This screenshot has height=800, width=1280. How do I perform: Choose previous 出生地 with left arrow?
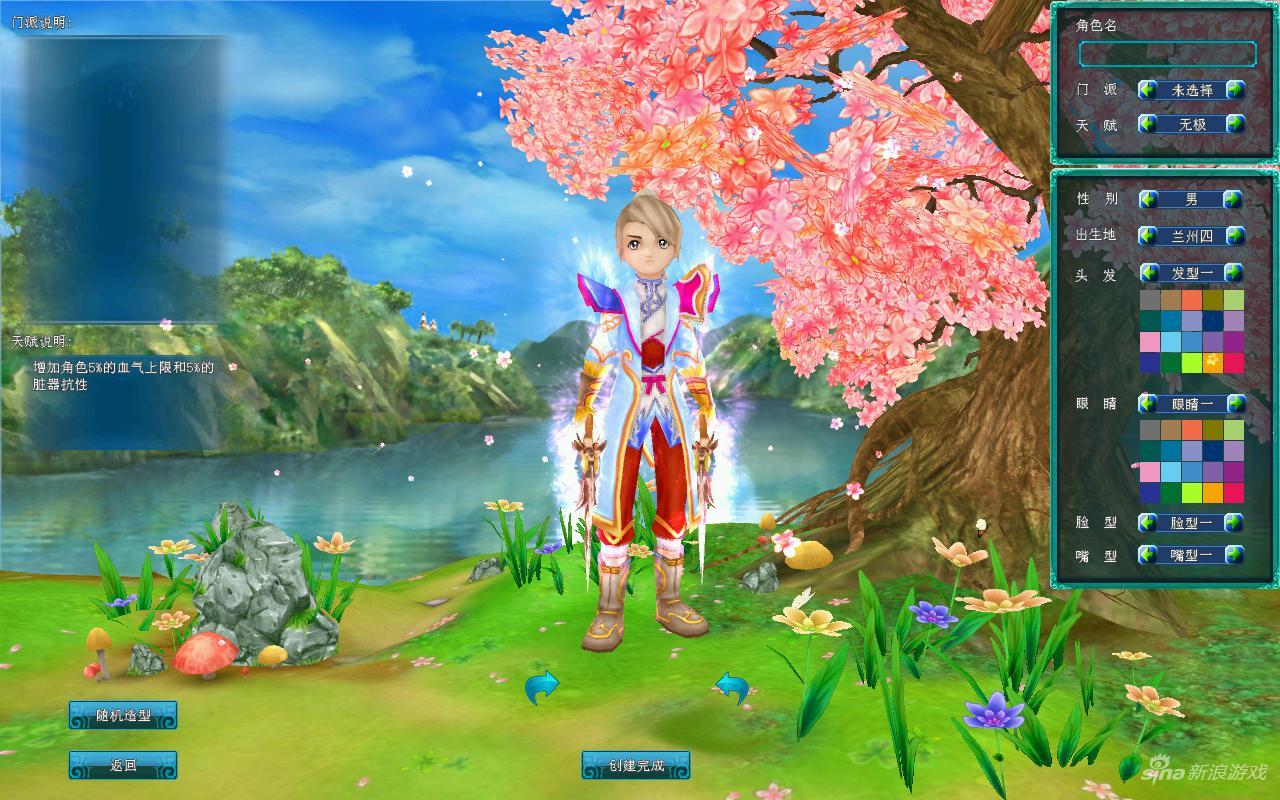(x=1148, y=236)
